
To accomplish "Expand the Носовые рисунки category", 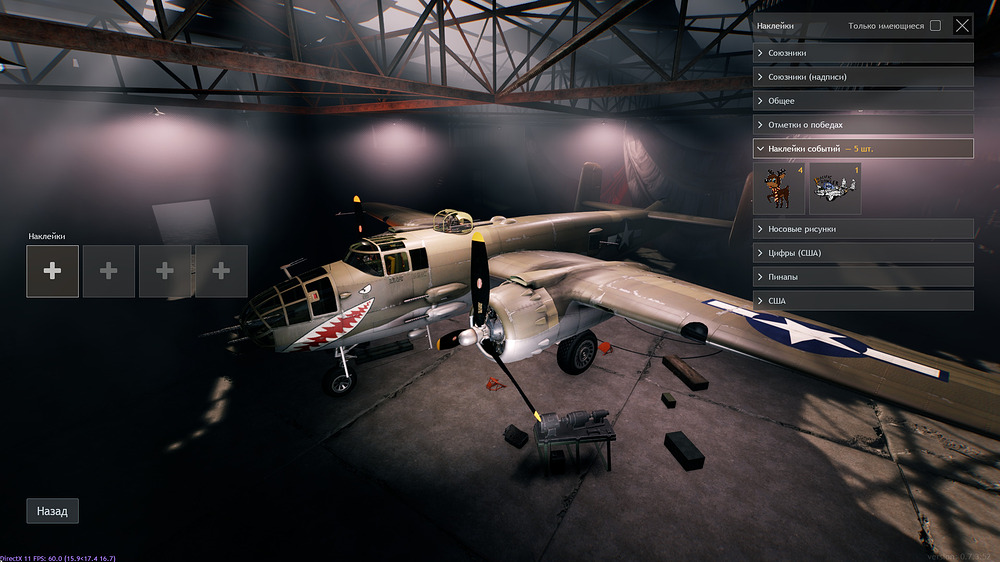I will (862, 229).
